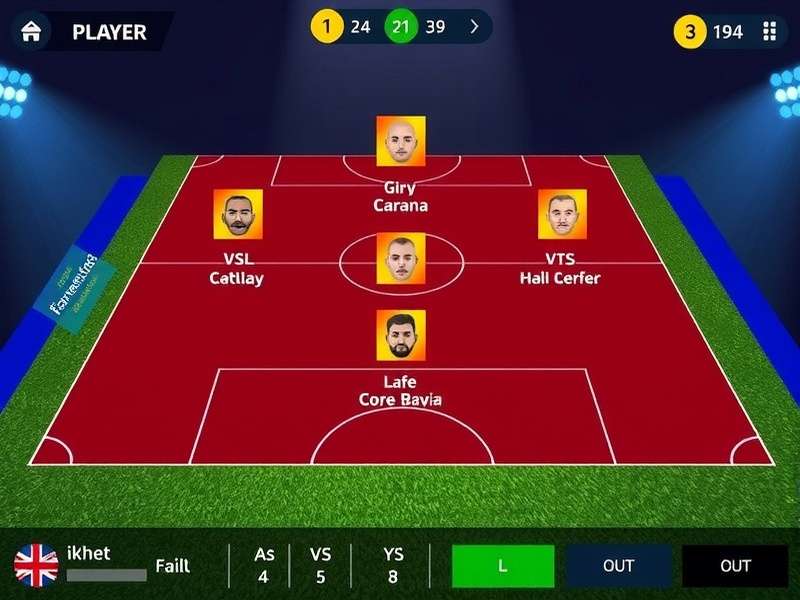Screen dimensions: 800x600
Task: Open the UK flag profile icon
Action: (36, 565)
